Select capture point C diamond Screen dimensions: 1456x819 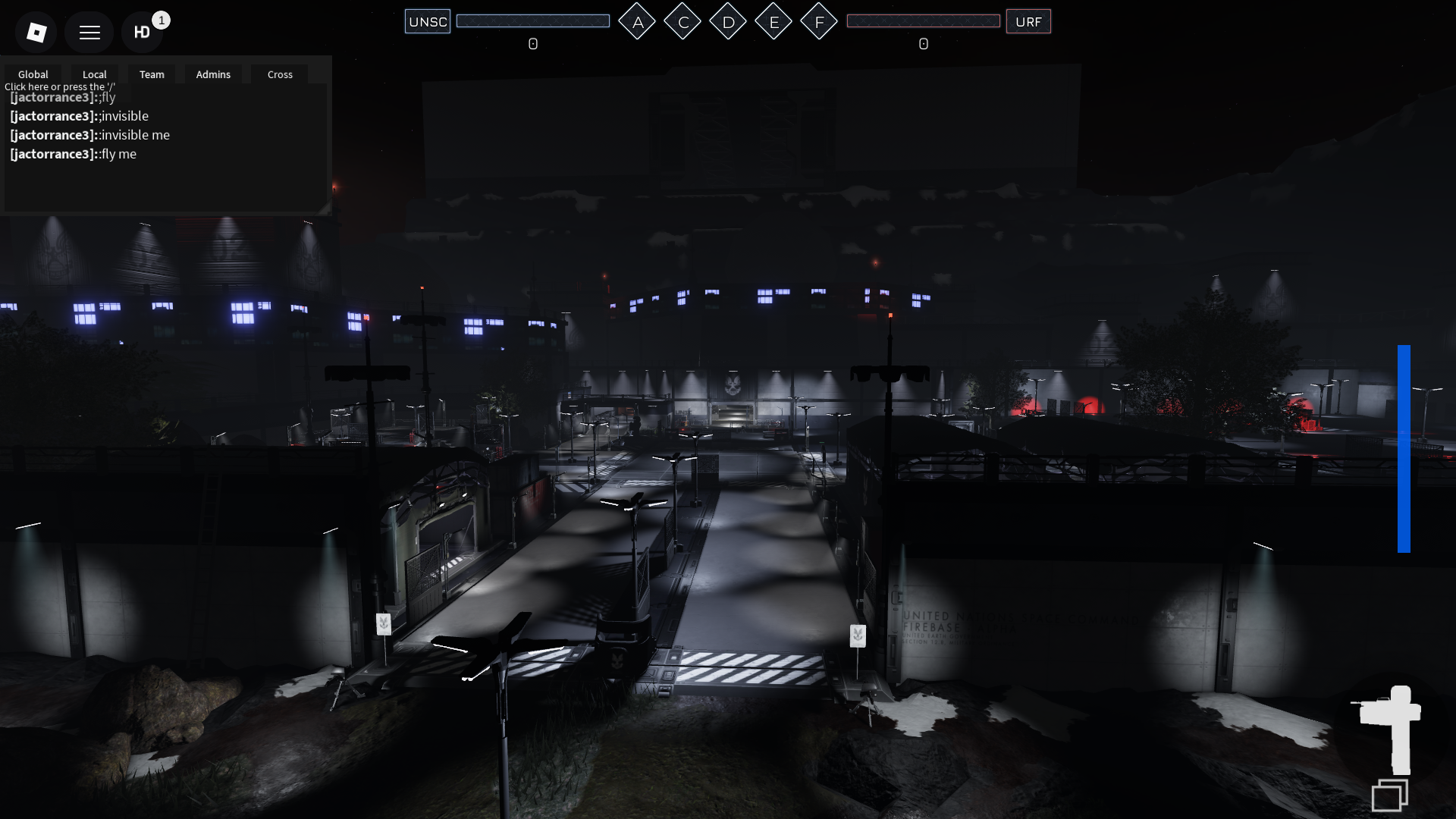tap(682, 22)
